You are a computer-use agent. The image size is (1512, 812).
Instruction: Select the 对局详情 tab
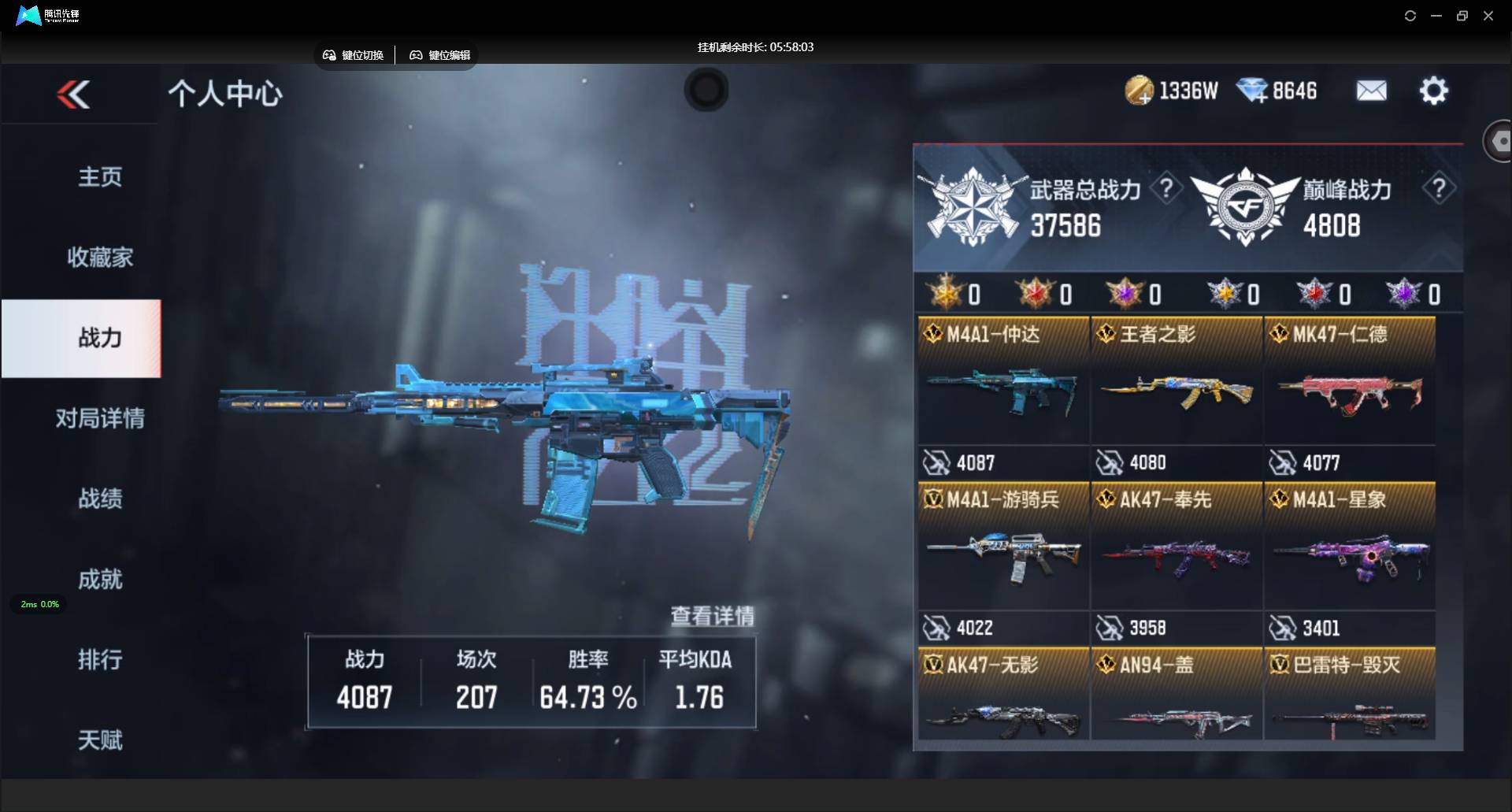point(100,418)
